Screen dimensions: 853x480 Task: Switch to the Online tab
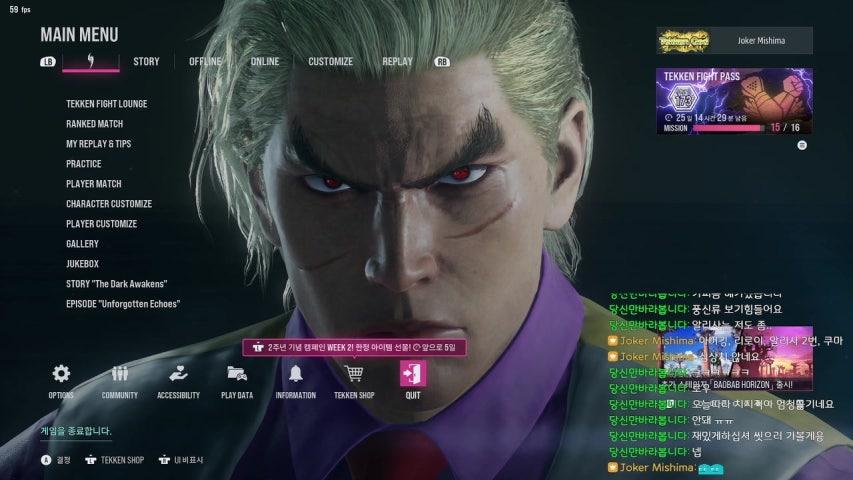click(x=265, y=62)
